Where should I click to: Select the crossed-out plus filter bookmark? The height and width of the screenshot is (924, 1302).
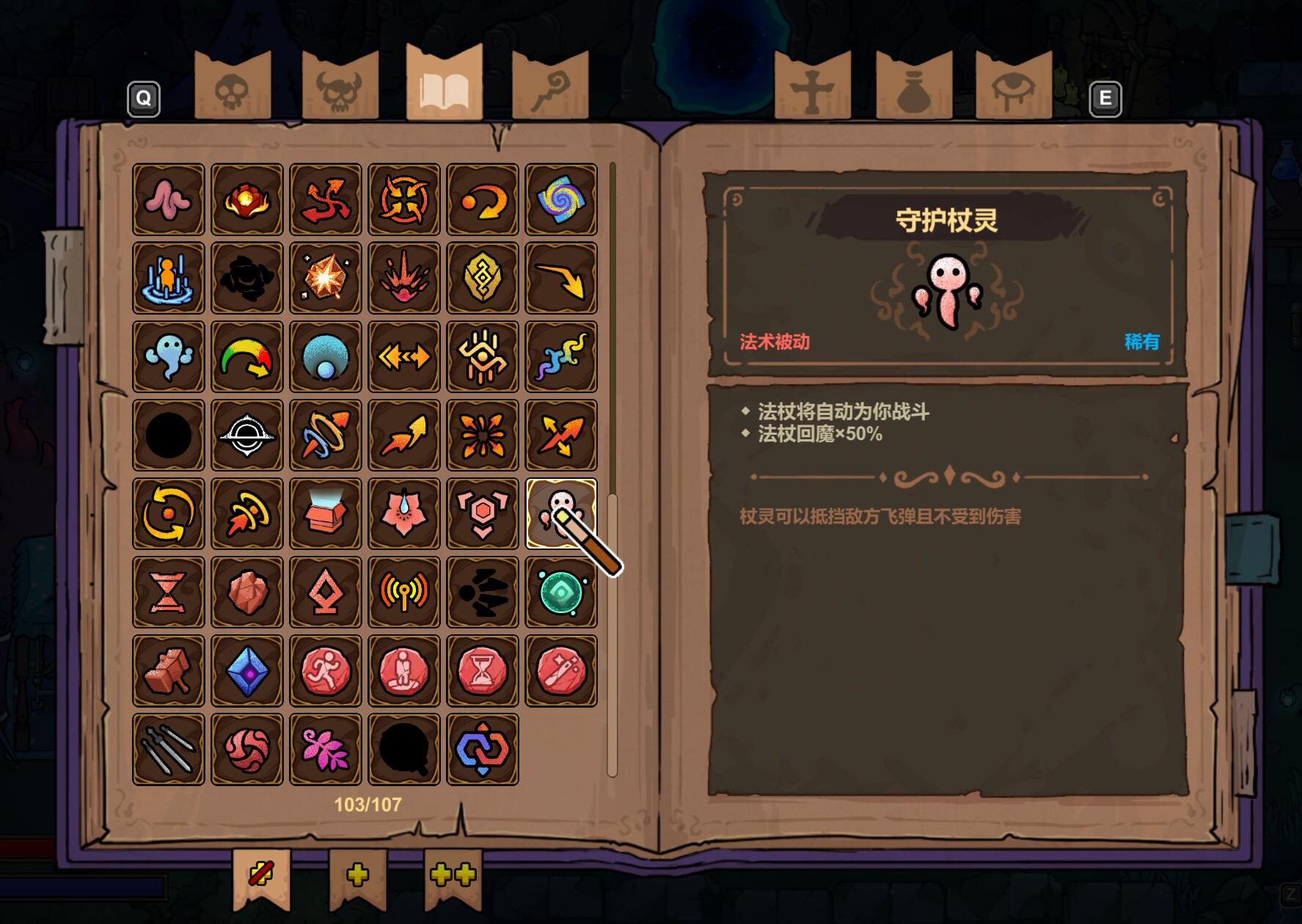[261, 875]
